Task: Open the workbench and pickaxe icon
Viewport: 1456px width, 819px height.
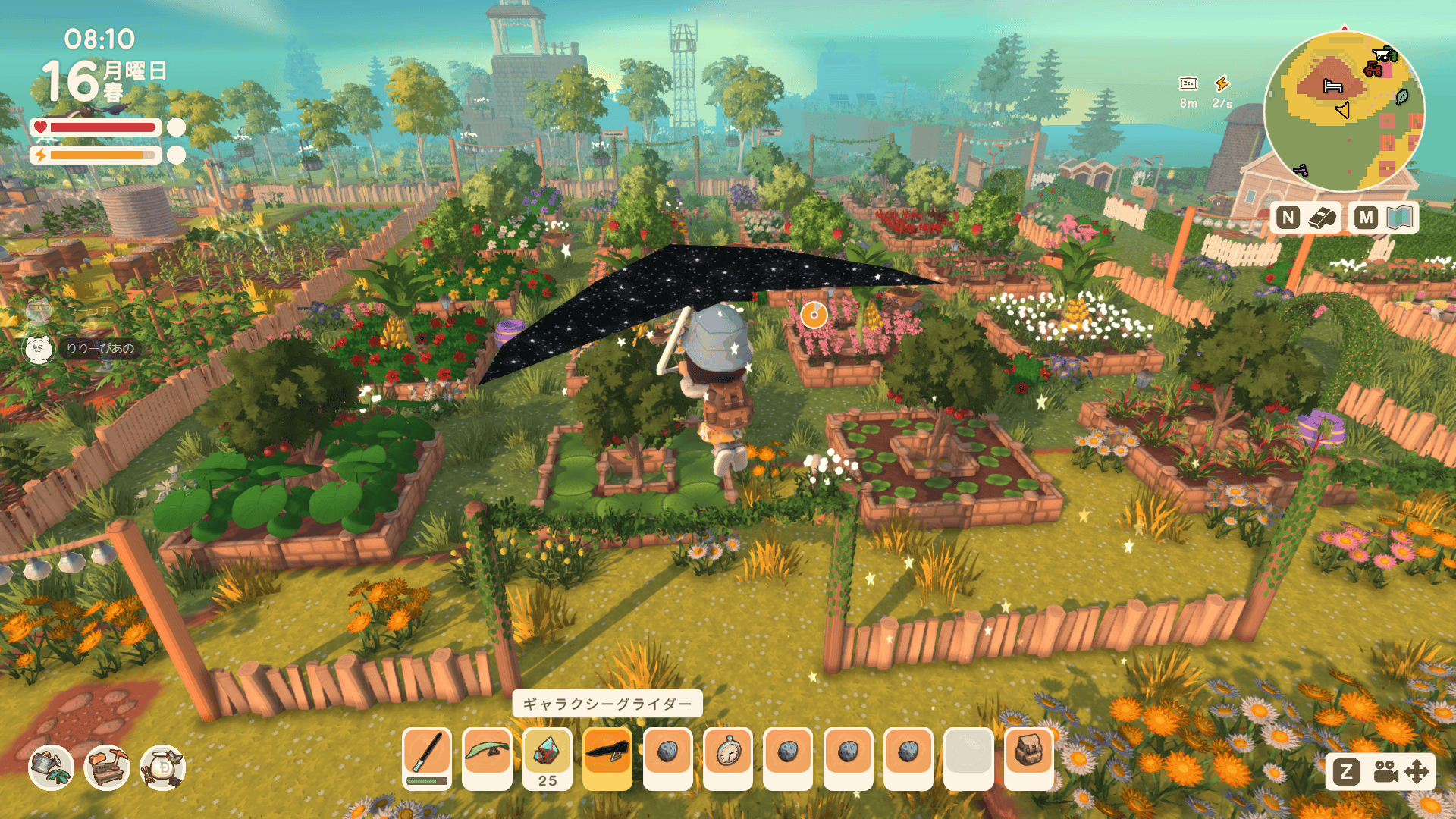Action: click(106, 767)
